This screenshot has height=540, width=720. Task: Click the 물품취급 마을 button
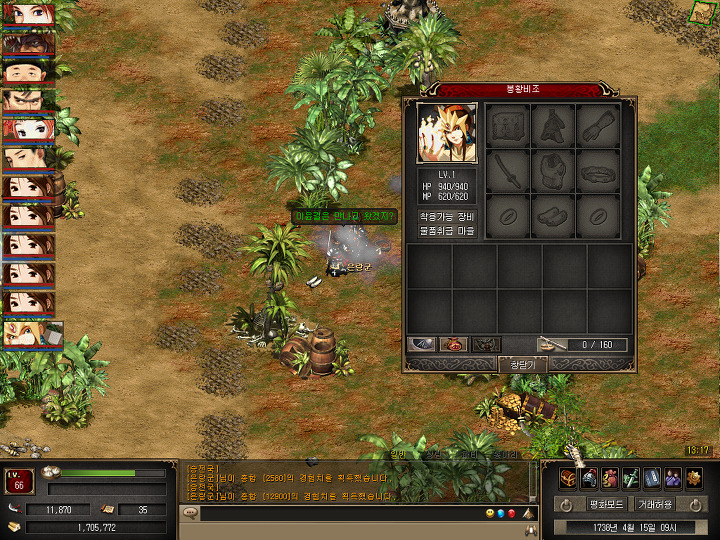click(447, 231)
